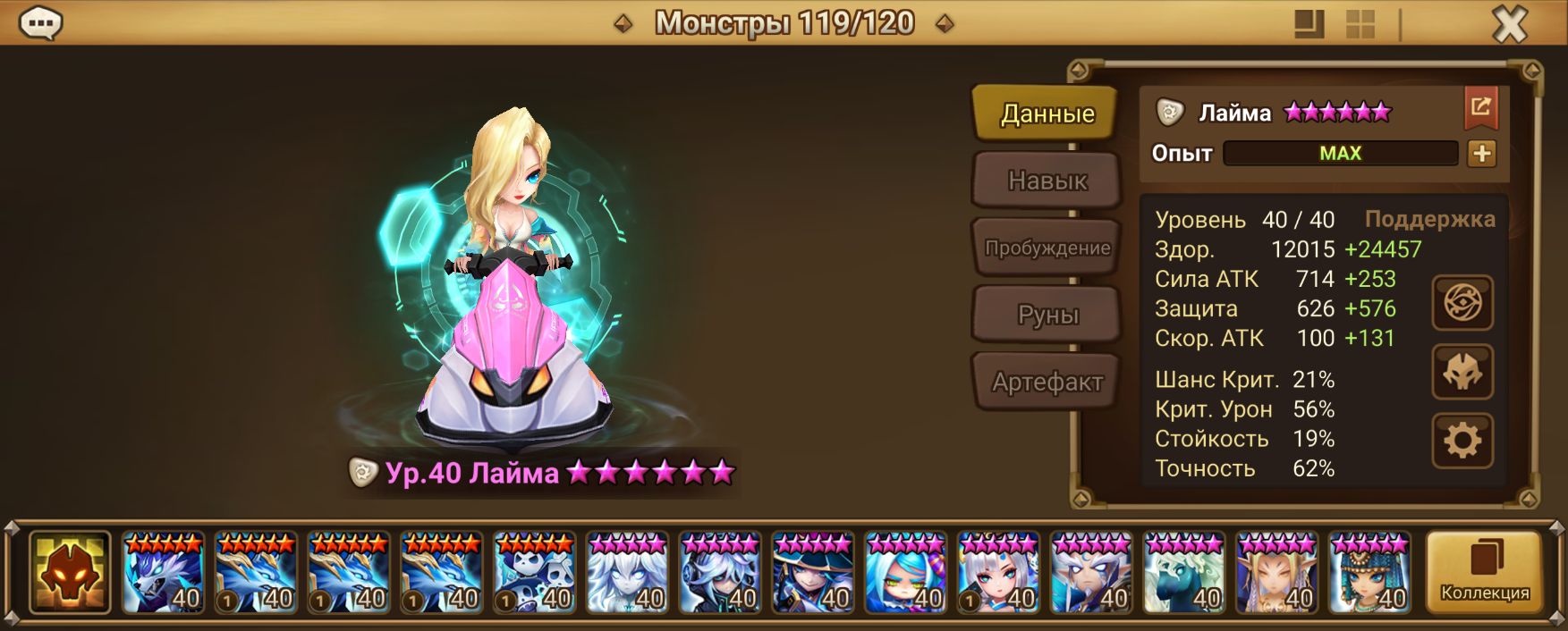Select the witch-hat monster thumbnail
This screenshot has width=1568, height=631.
pos(813,573)
